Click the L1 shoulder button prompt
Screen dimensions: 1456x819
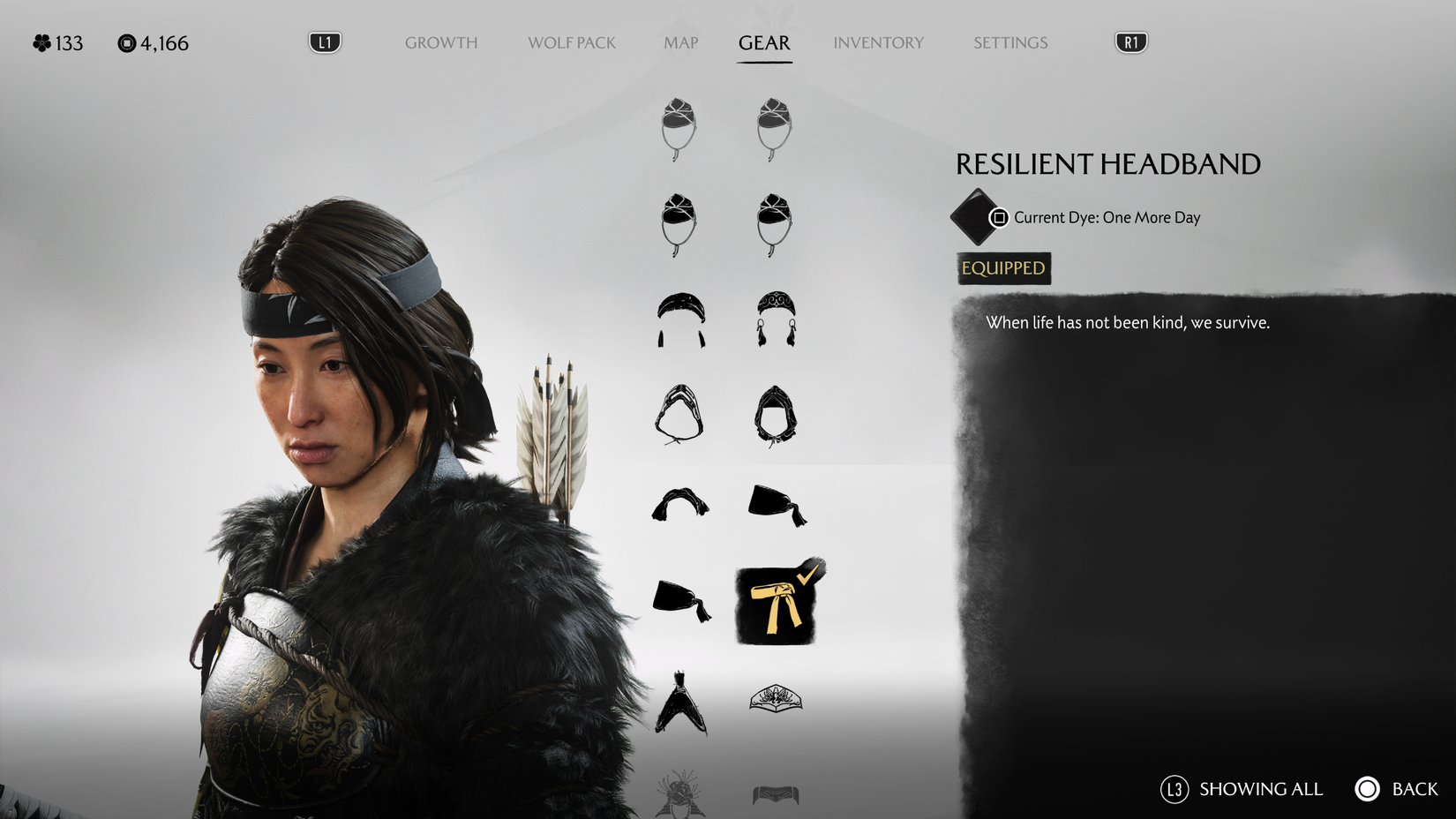click(x=323, y=40)
